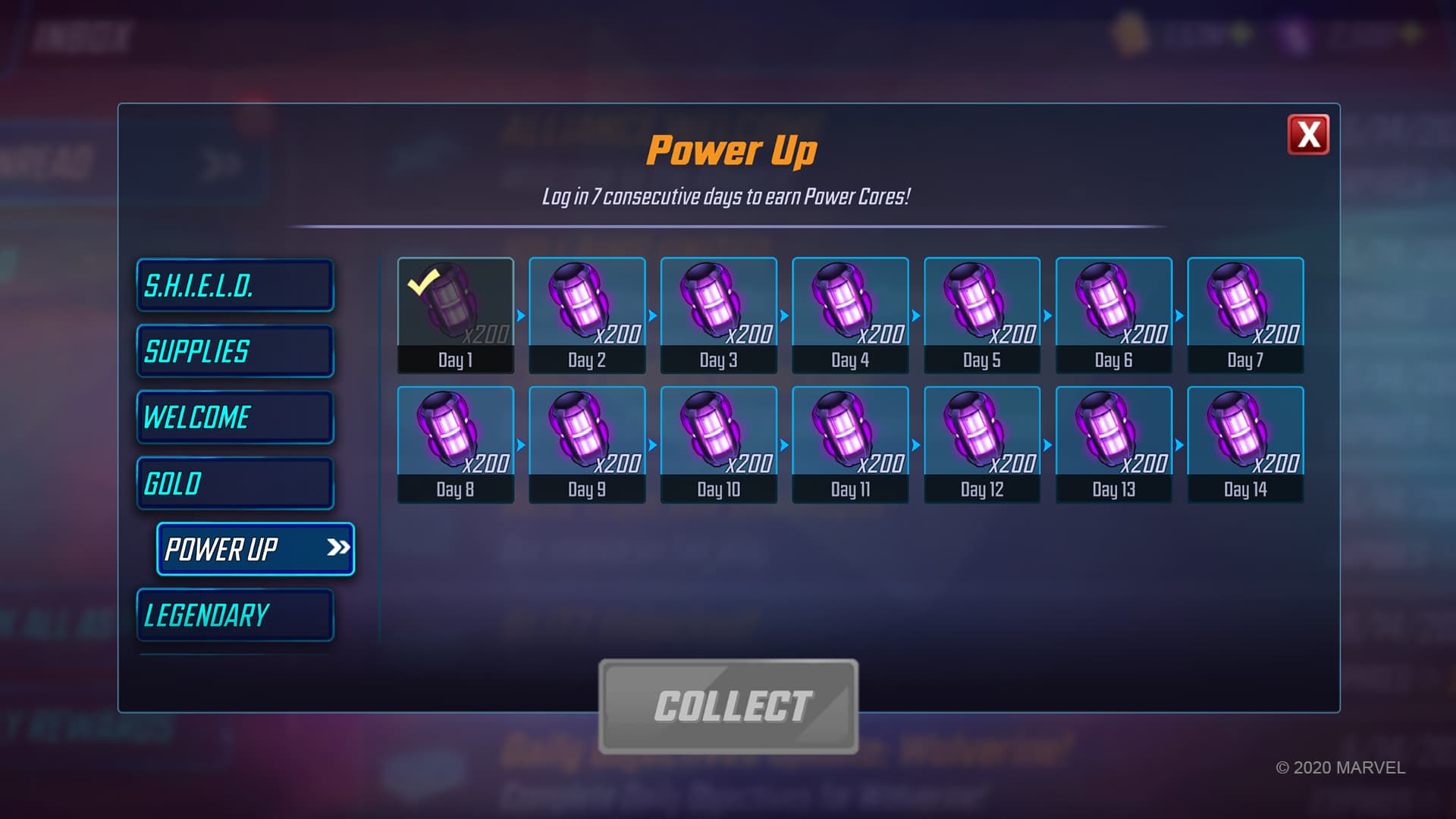This screenshot has width=1456, height=819.
Task: Select the Day 7 reward tile
Action: [x=1245, y=315]
